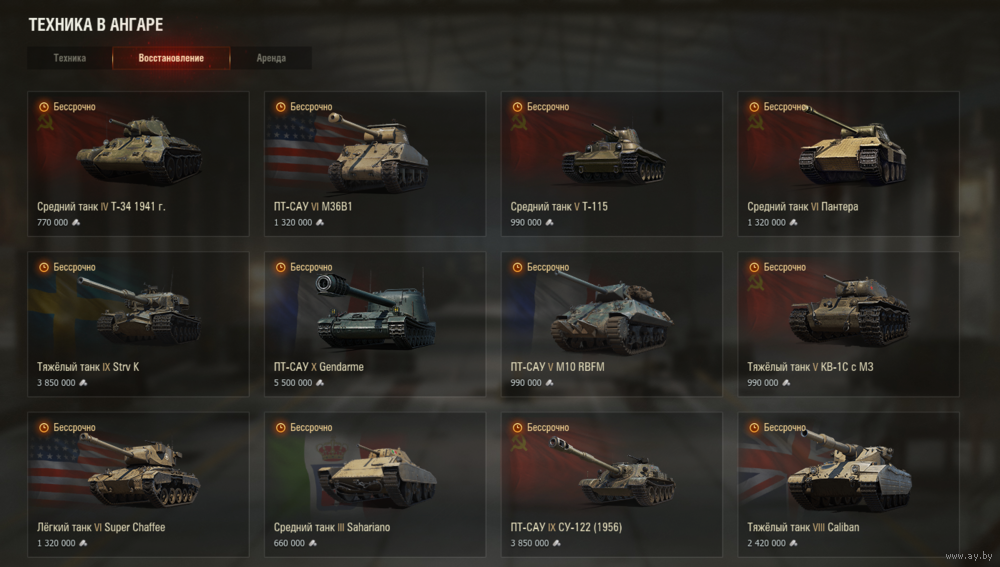Select the M10 RBFM card
Viewport: 1000px width, 567px height.
pyautogui.click(x=612, y=324)
